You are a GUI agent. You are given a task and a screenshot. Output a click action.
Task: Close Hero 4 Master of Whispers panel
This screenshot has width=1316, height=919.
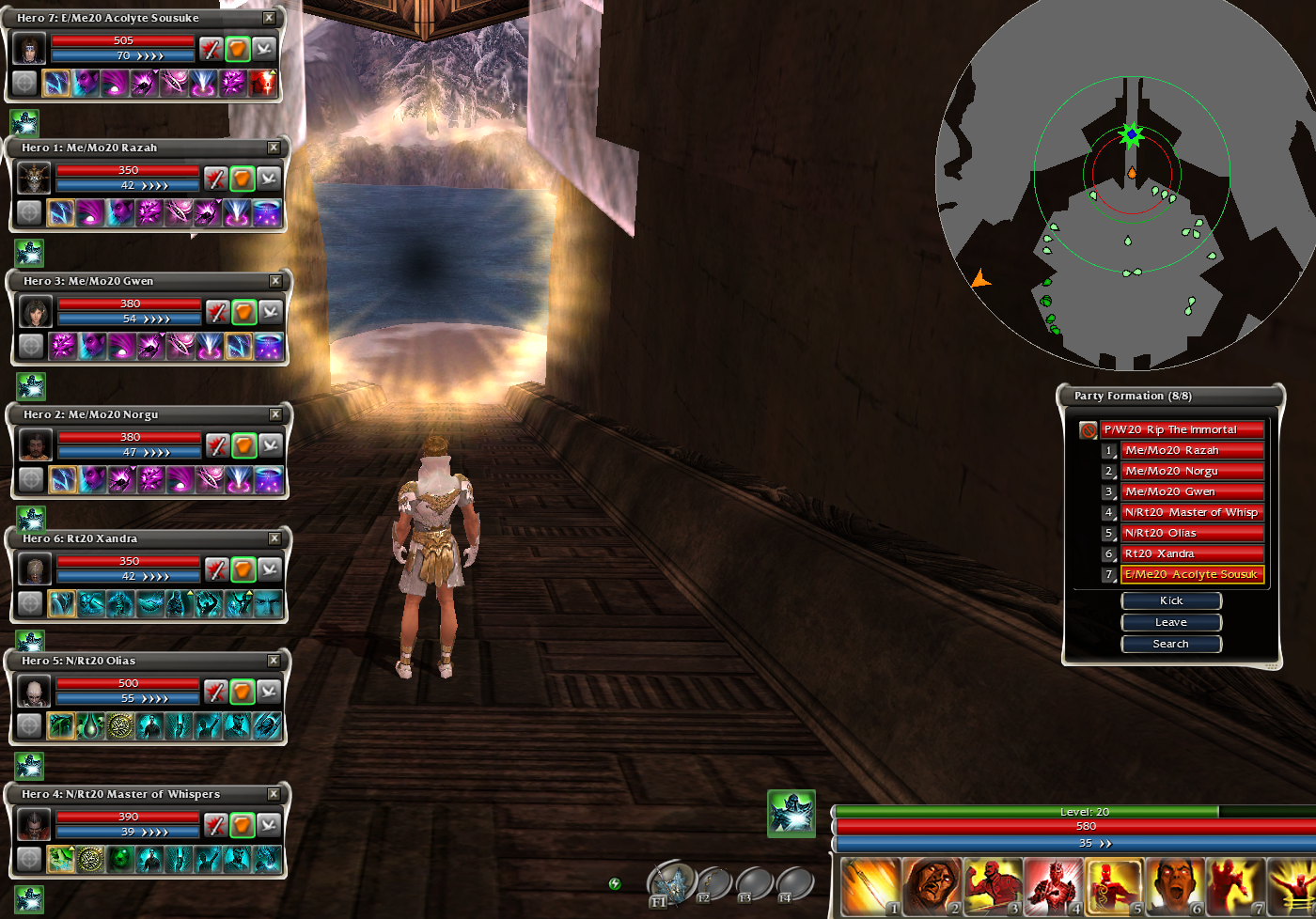coord(274,794)
